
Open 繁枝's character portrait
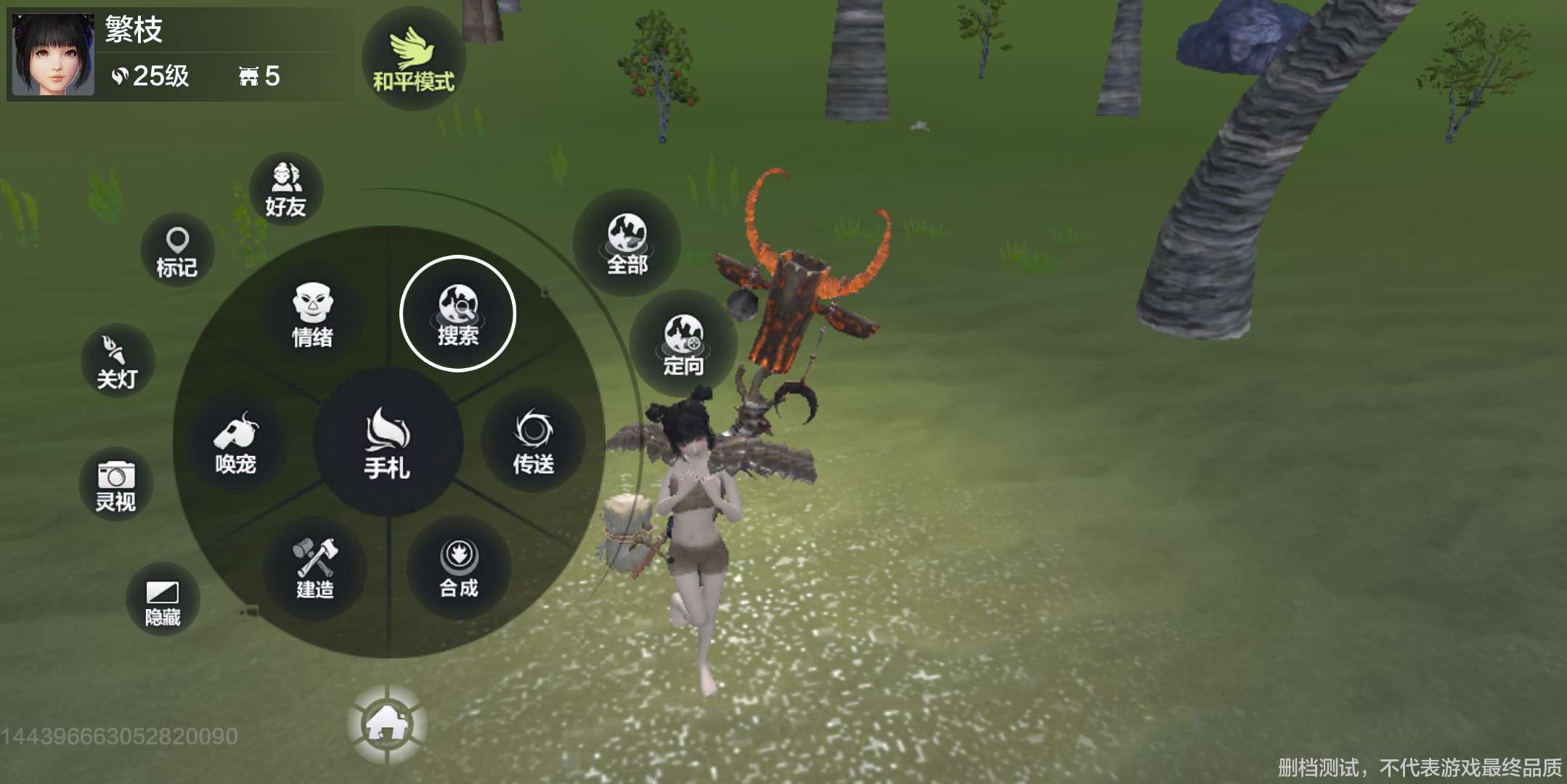(53, 54)
